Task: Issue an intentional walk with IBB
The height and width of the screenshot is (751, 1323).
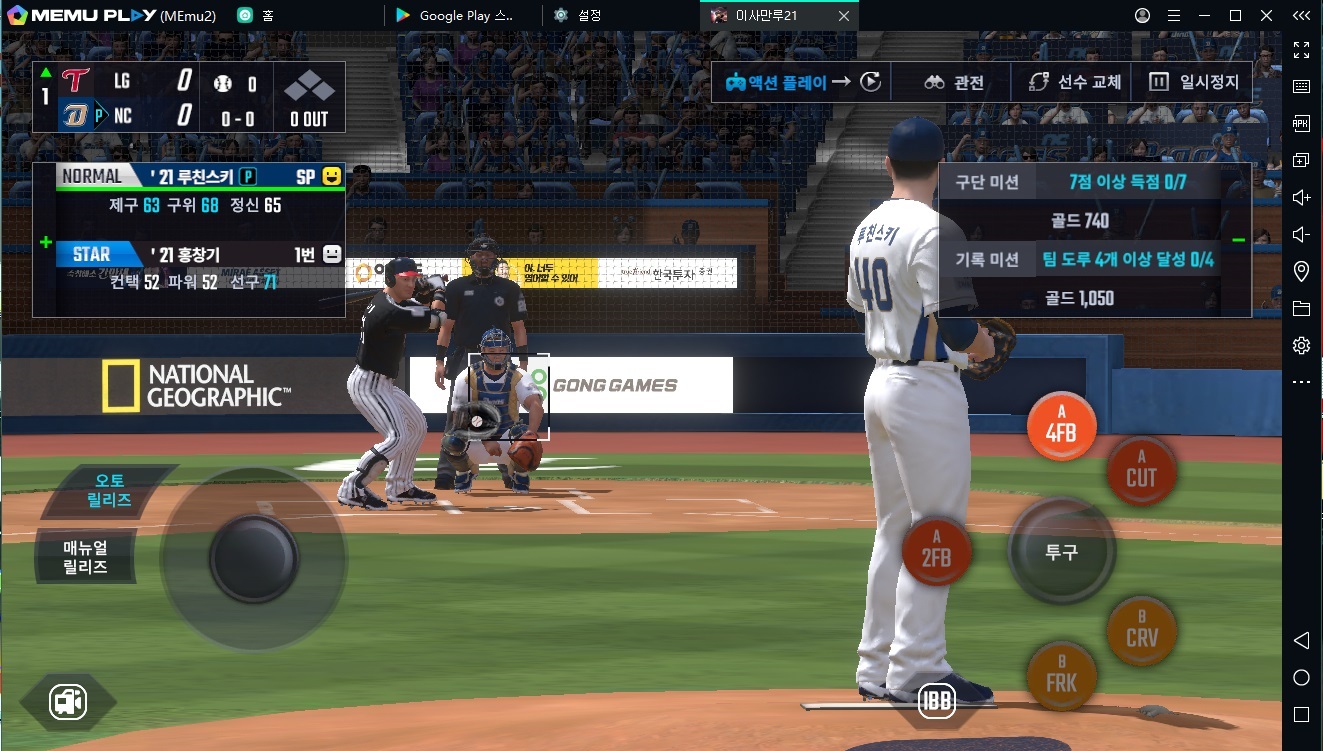Action: pyautogui.click(x=937, y=699)
